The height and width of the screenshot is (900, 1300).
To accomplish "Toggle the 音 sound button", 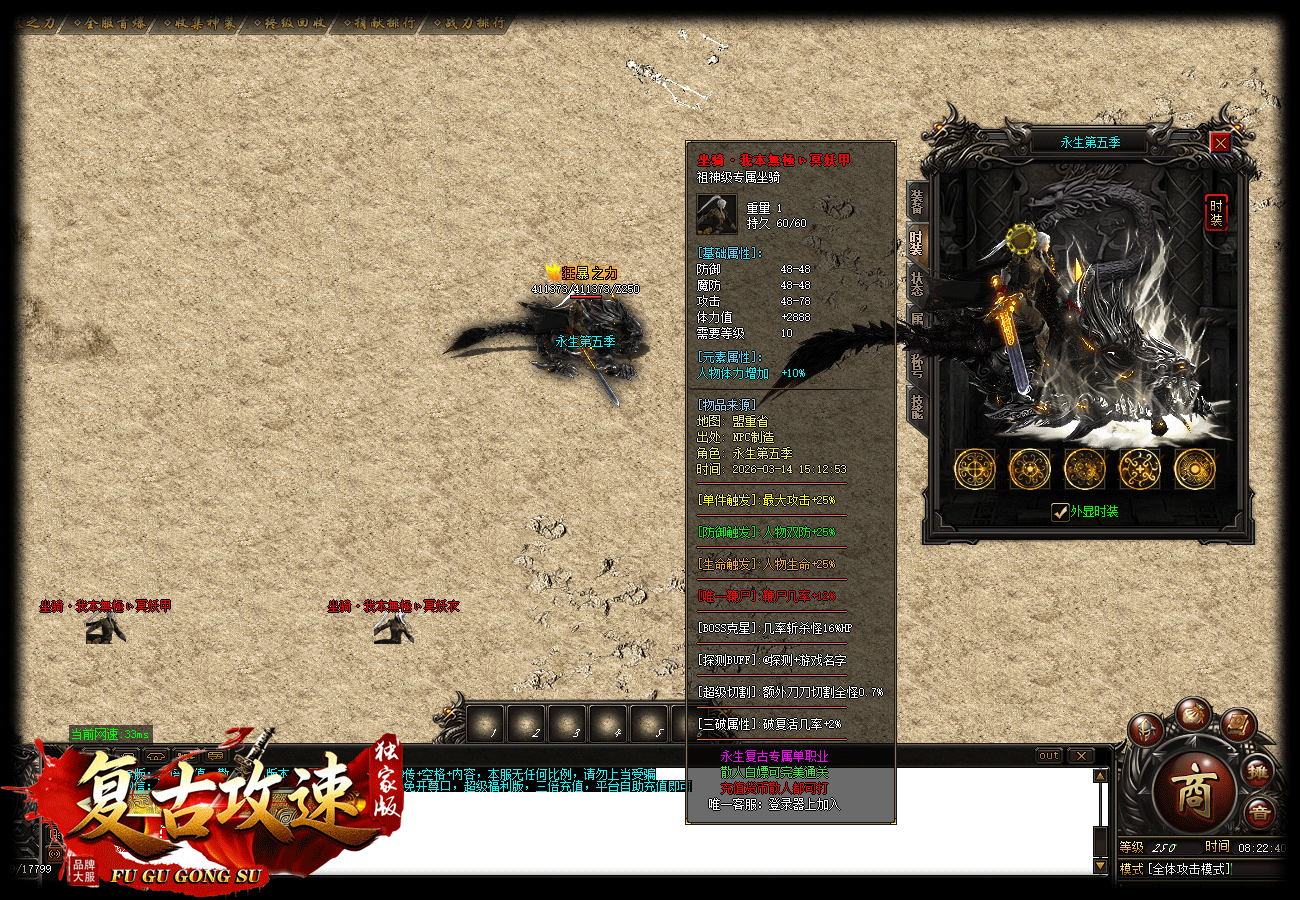I will pyautogui.click(x=1258, y=814).
